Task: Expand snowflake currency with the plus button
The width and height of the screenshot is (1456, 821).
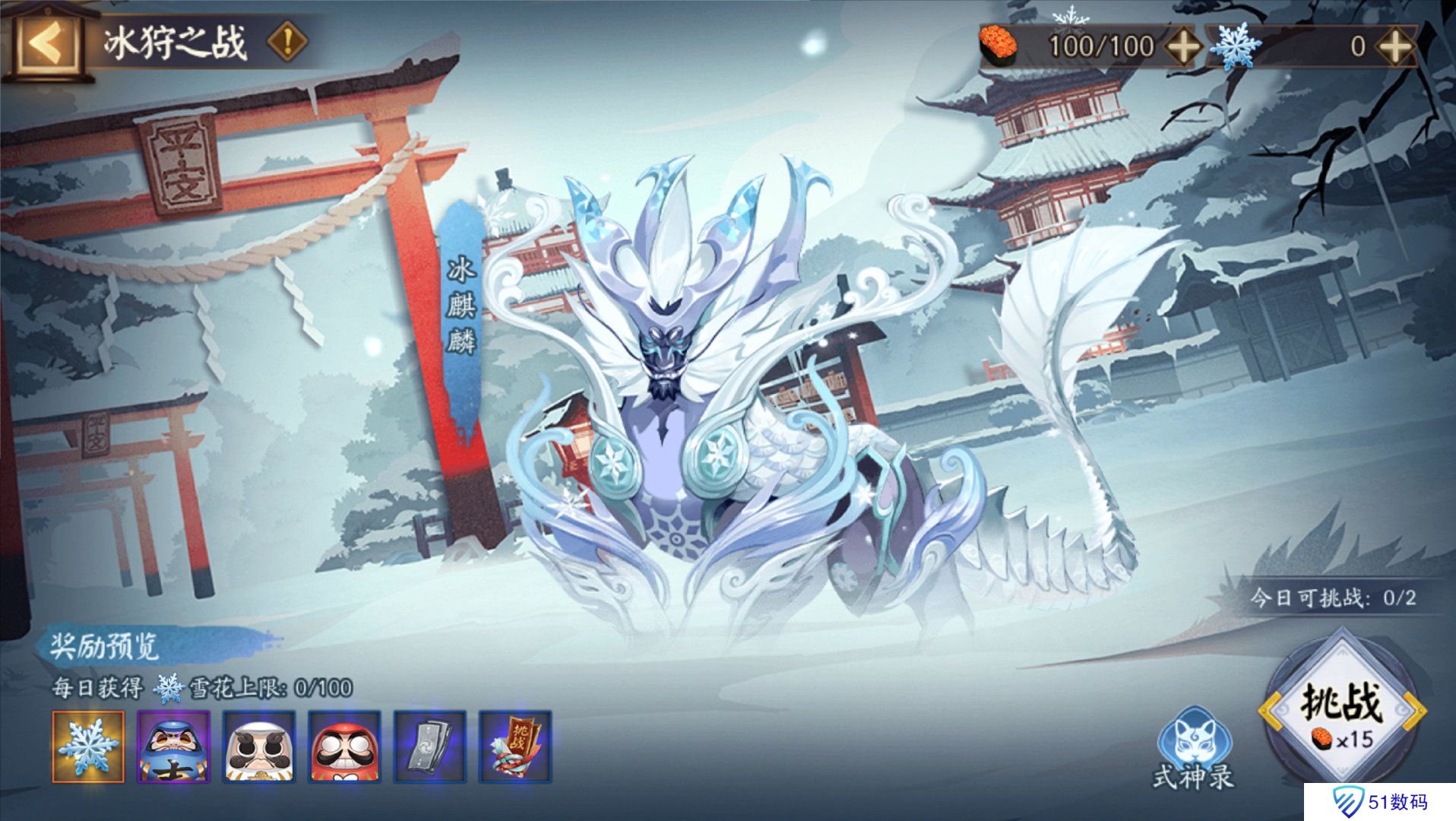Action: tap(1394, 44)
